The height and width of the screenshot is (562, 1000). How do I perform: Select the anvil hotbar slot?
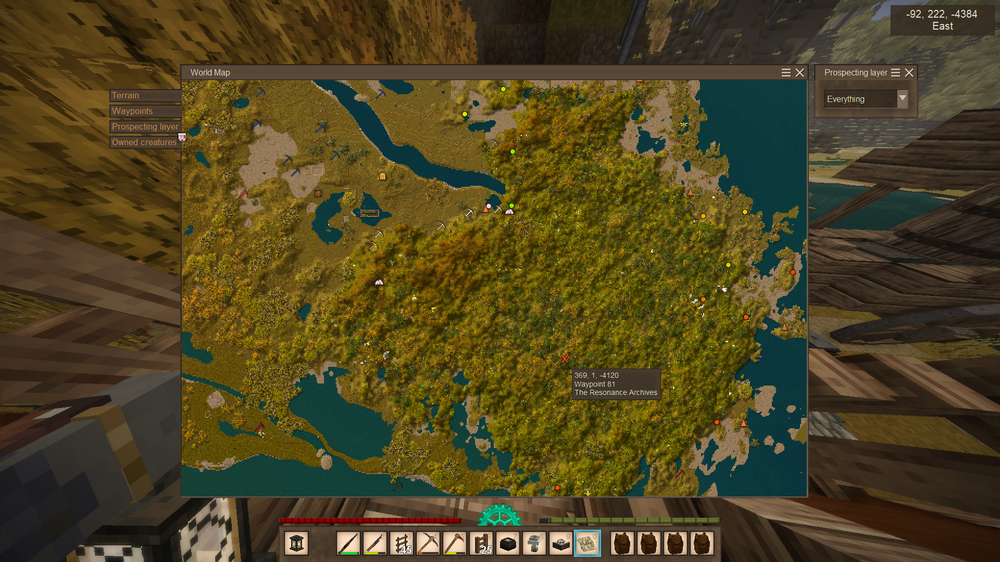point(534,543)
